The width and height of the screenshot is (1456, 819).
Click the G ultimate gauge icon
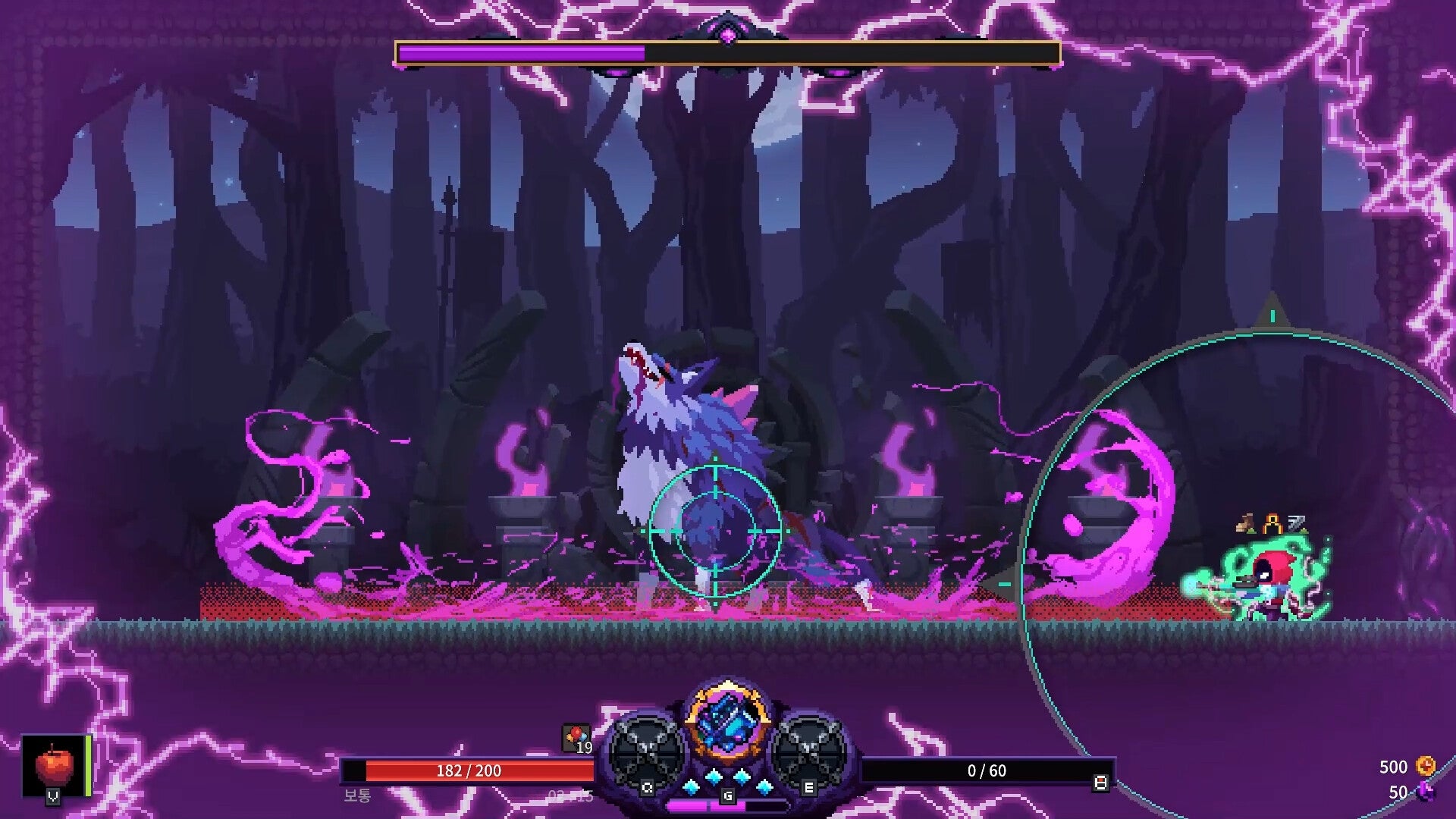(727, 796)
